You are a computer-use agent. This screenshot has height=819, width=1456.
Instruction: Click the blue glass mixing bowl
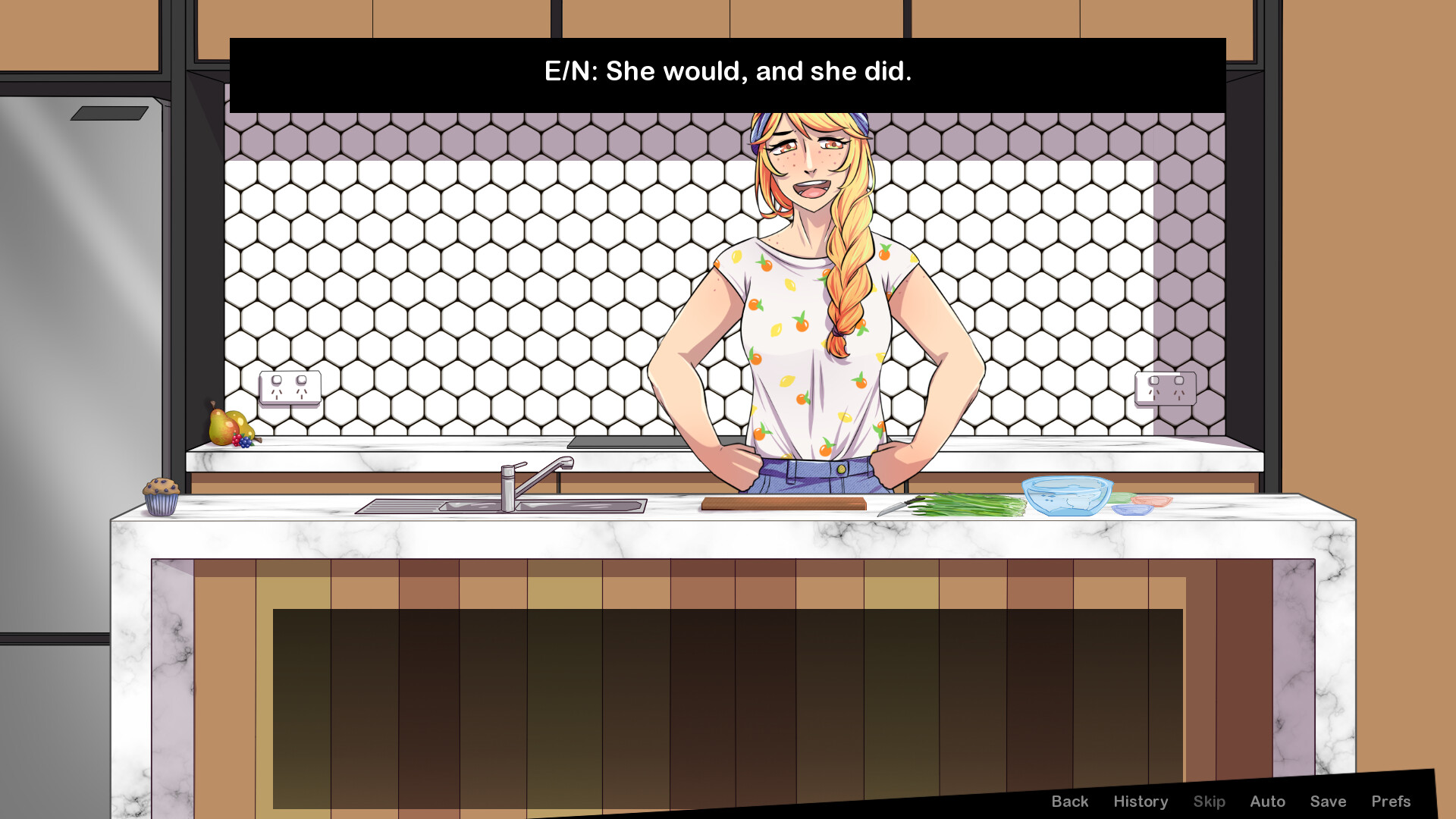coord(1068,497)
